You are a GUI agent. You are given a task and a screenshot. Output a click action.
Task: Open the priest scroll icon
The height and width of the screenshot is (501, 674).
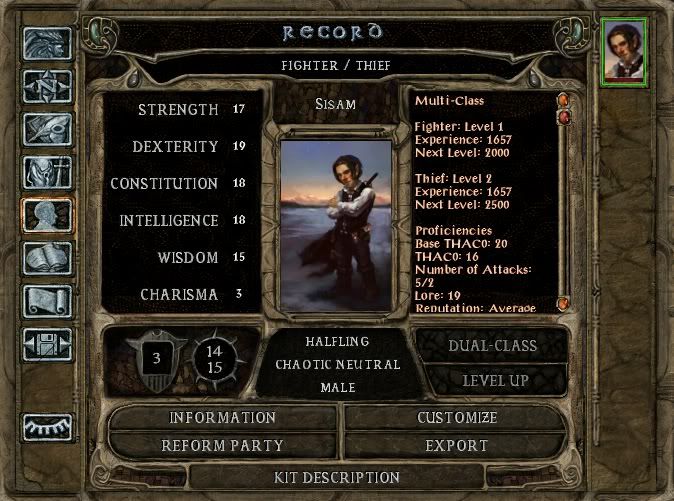pos(47,302)
